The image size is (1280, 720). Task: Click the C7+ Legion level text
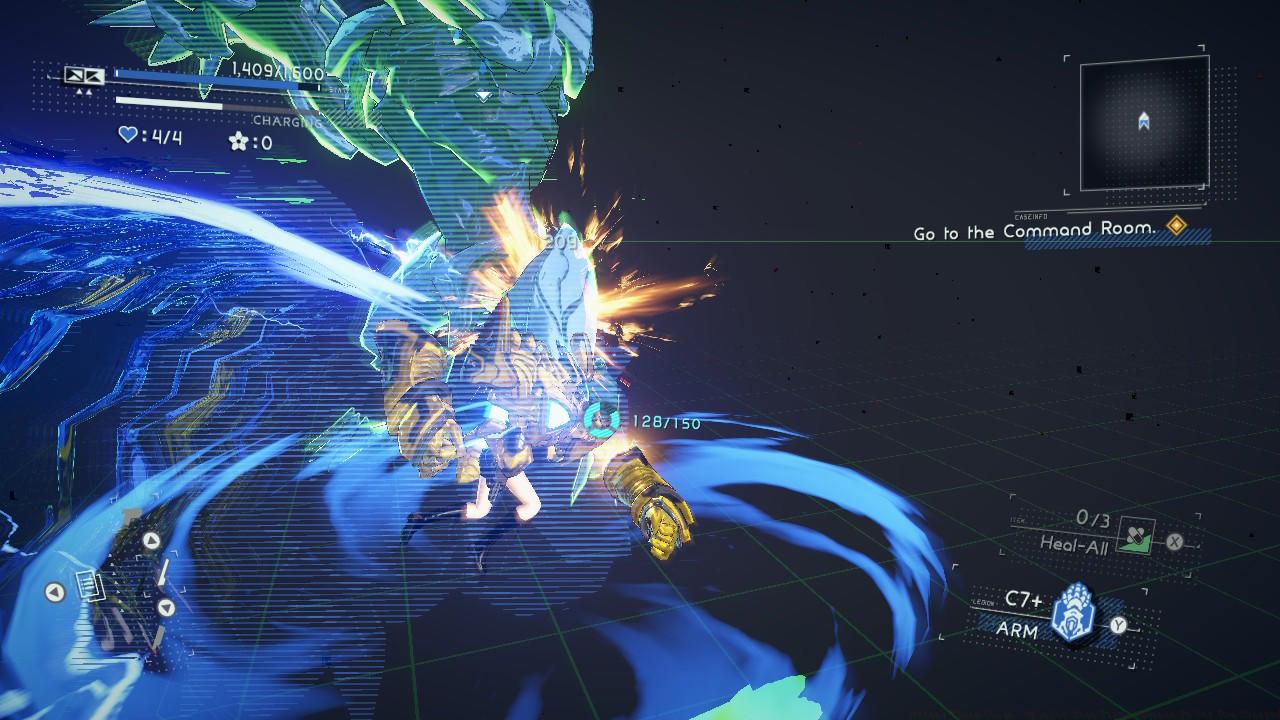point(1024,599)
